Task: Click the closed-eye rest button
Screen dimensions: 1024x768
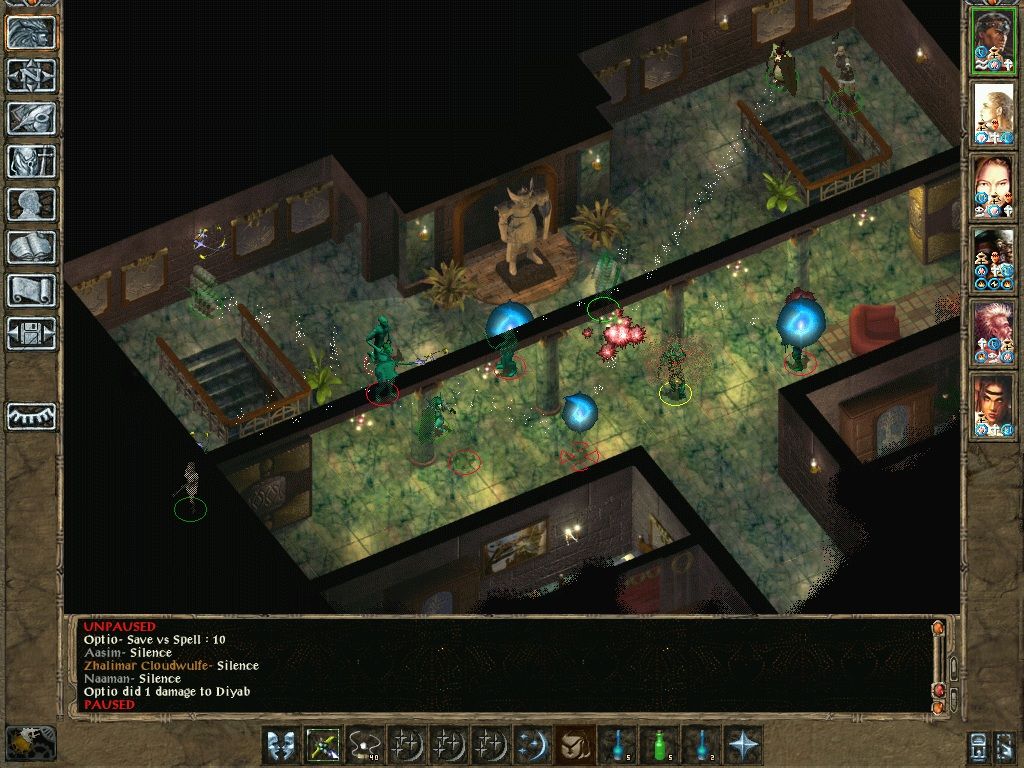Action: (x=31, y=415)
